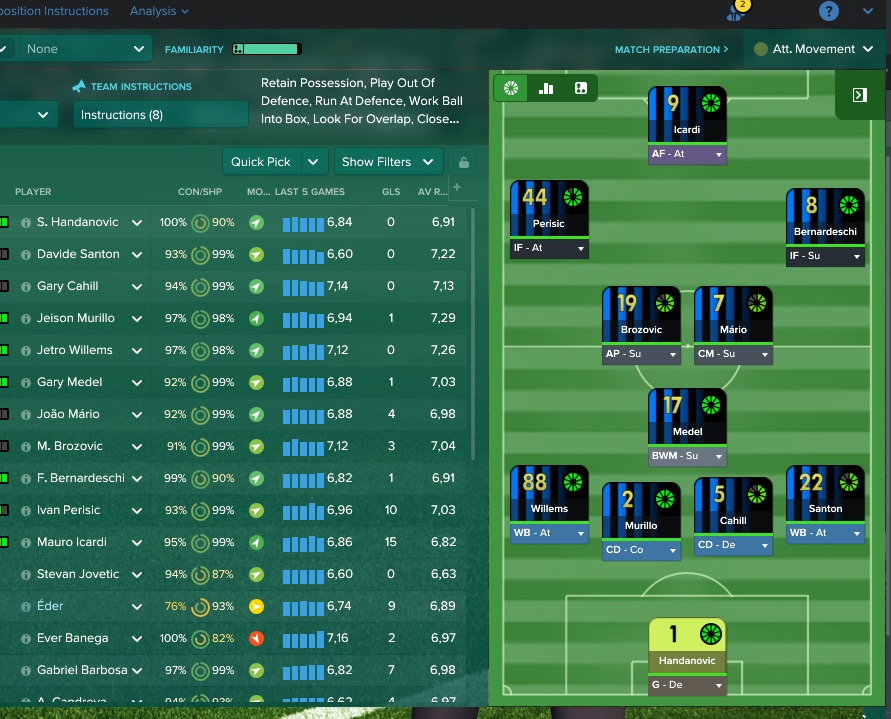Open the help question mark icon
This screenshot has height=719, width=891.
828,12
